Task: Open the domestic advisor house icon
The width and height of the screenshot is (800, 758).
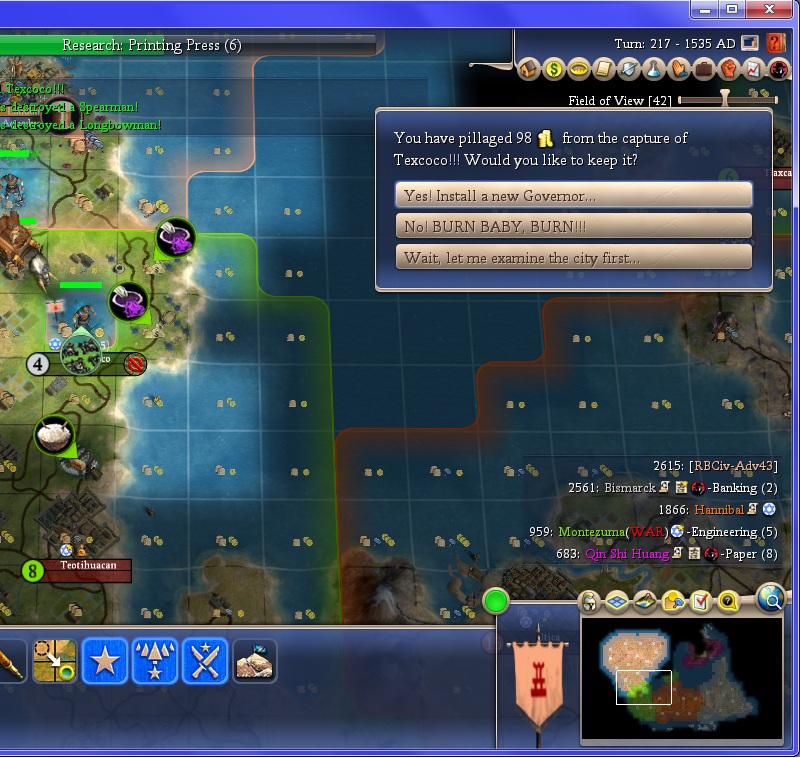Action: click(529, 69)
